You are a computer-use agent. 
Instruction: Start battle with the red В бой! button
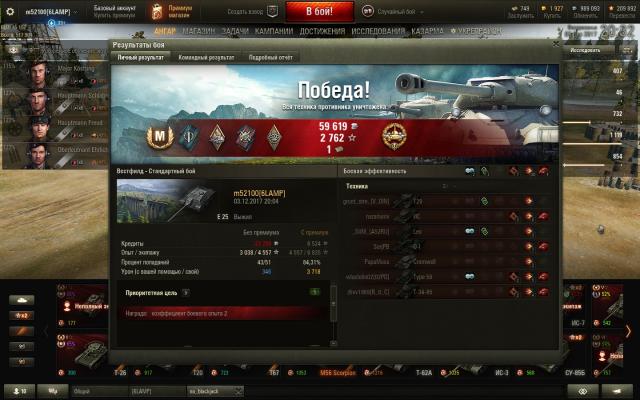[314, 11]
